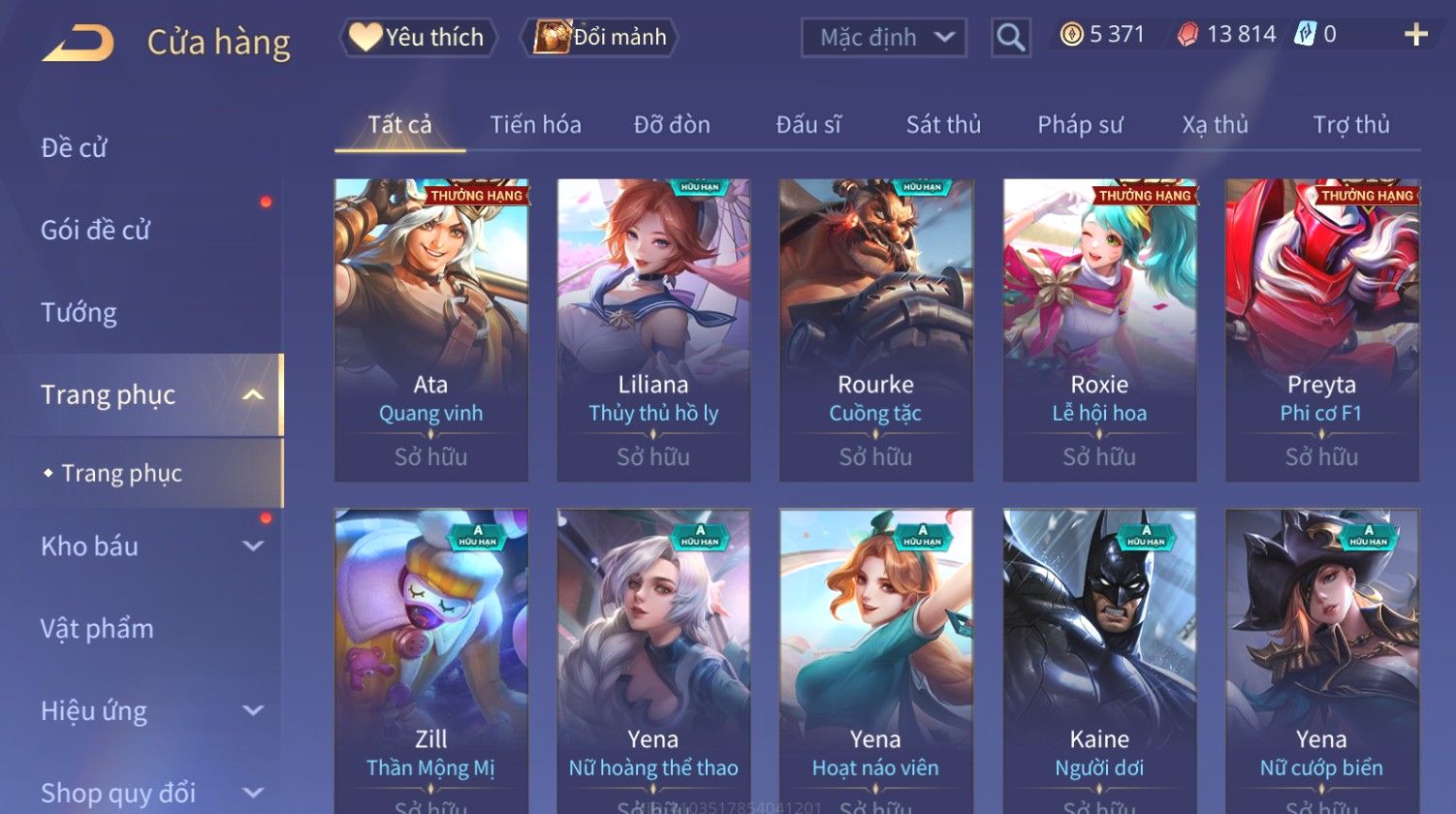Open the Vật phẩm items section
Viewport: 1456px width, 814px height.
tap(97, 628)
